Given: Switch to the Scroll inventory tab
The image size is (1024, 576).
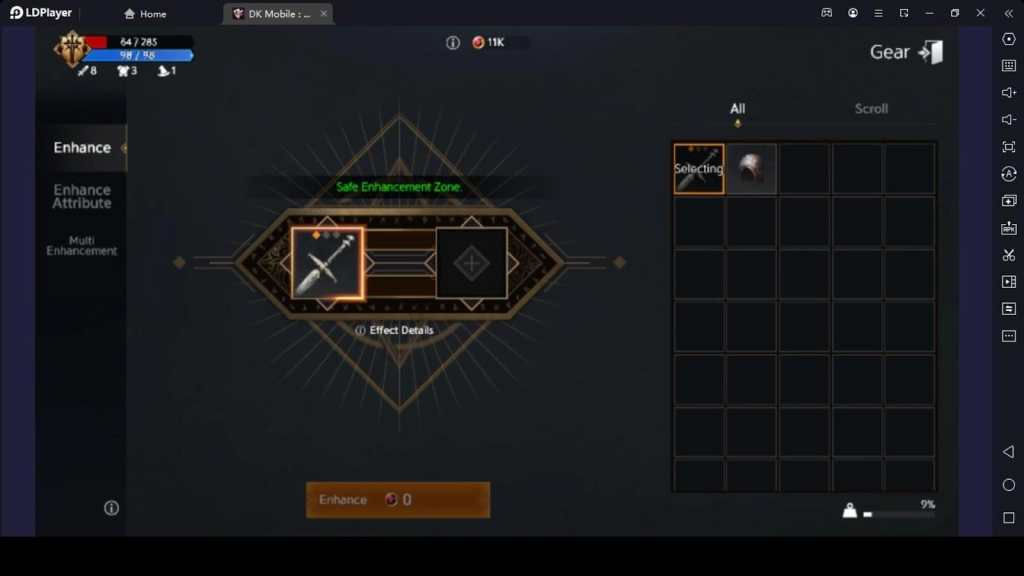Looking at the screenshot, I should point(870,109).
